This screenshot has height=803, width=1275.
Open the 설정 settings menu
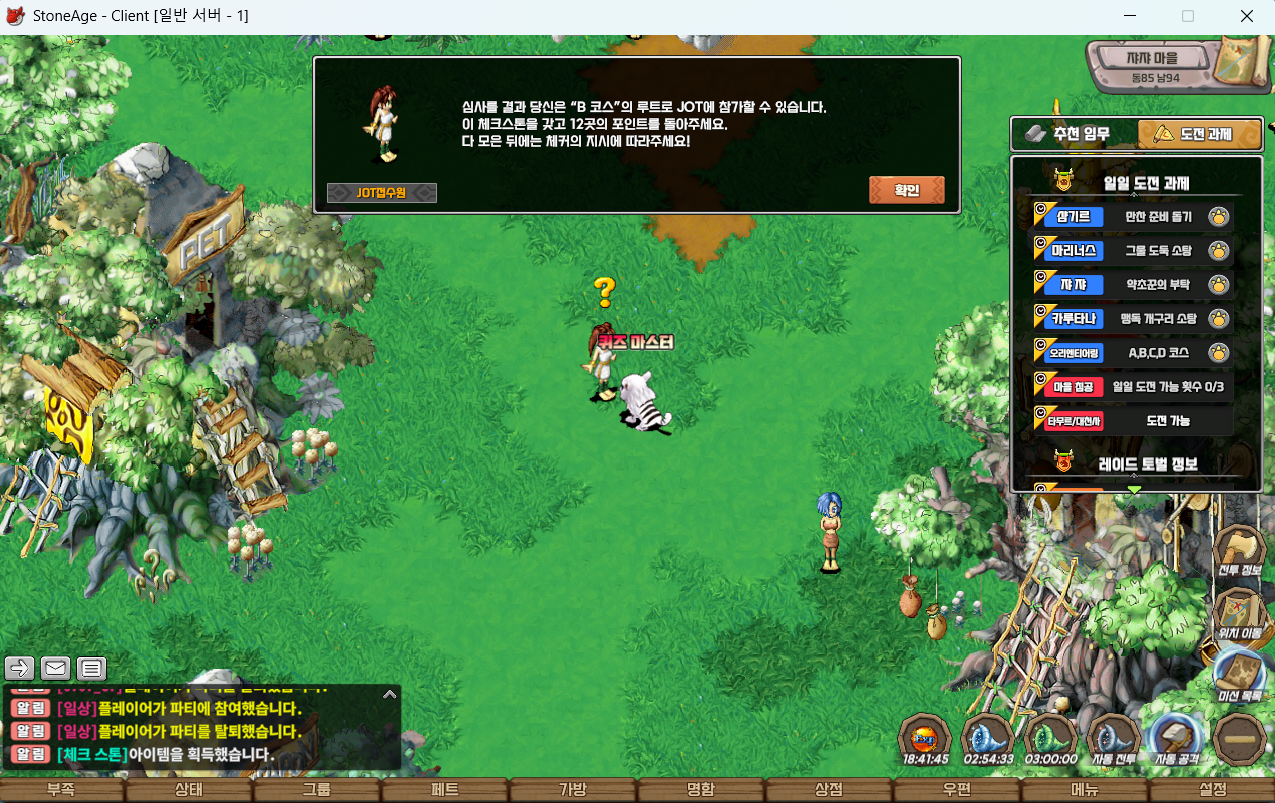click(1212, 790)
